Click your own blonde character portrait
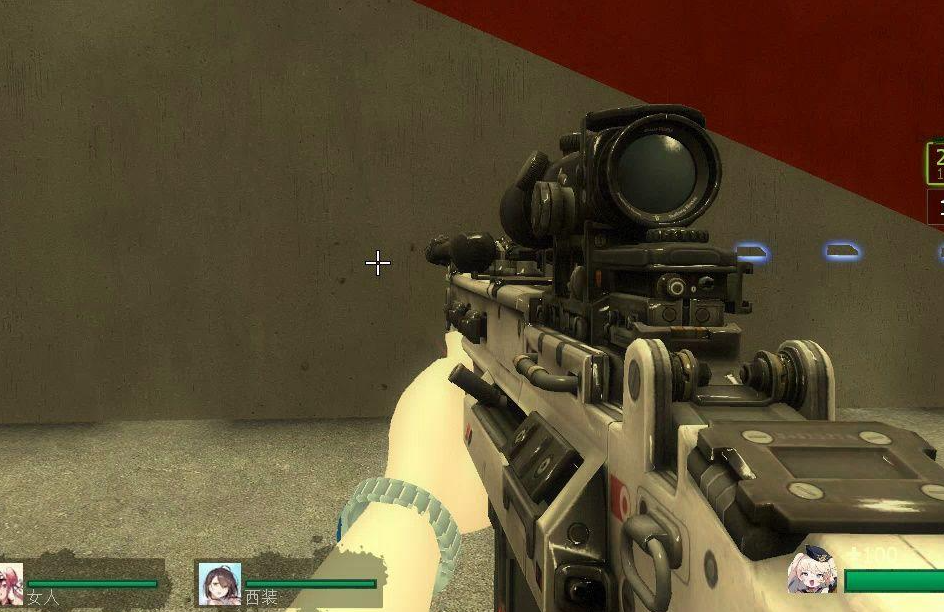The width and height of the screenshot is (944, 612). tap(812, 570)
